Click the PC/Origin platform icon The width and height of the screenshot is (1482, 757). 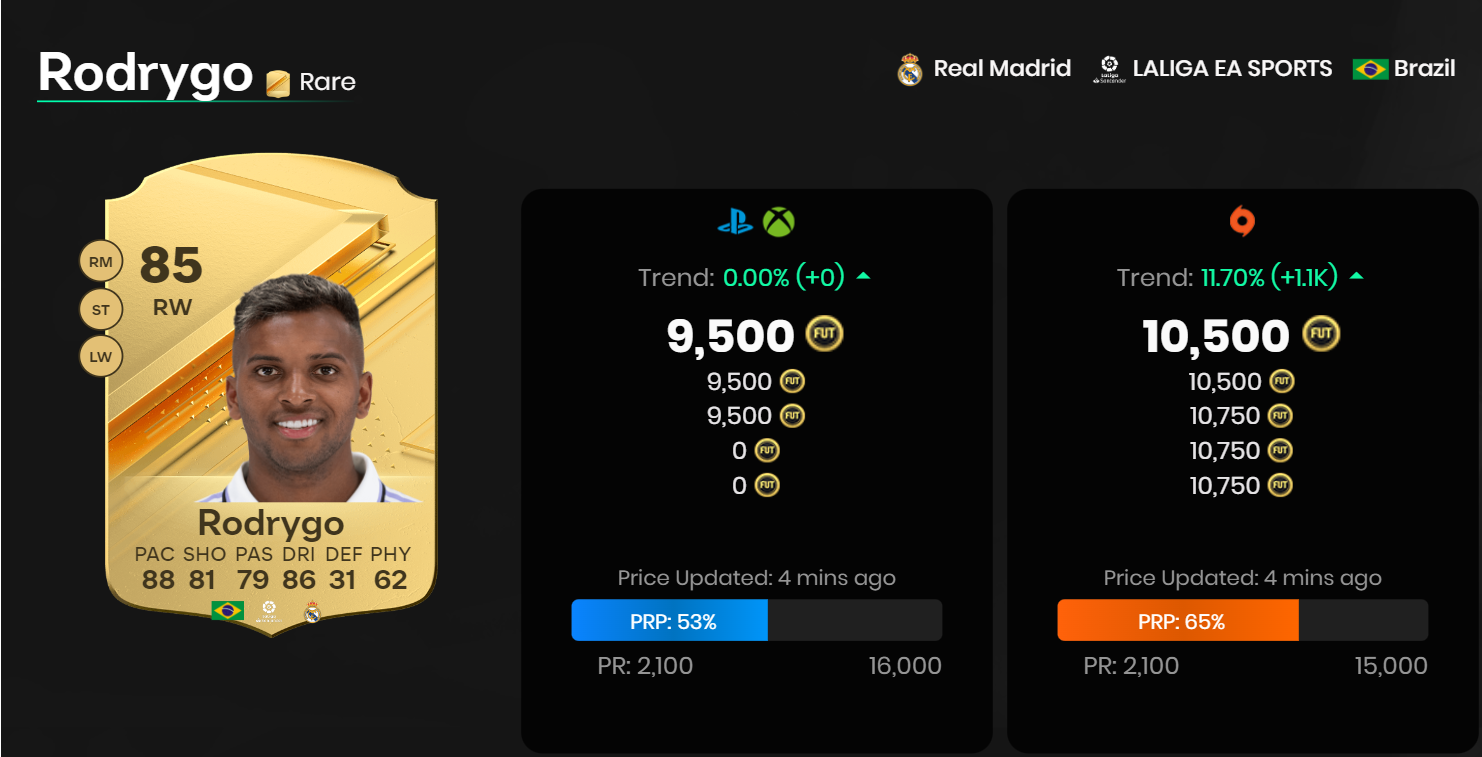[x=1241, y=222]
